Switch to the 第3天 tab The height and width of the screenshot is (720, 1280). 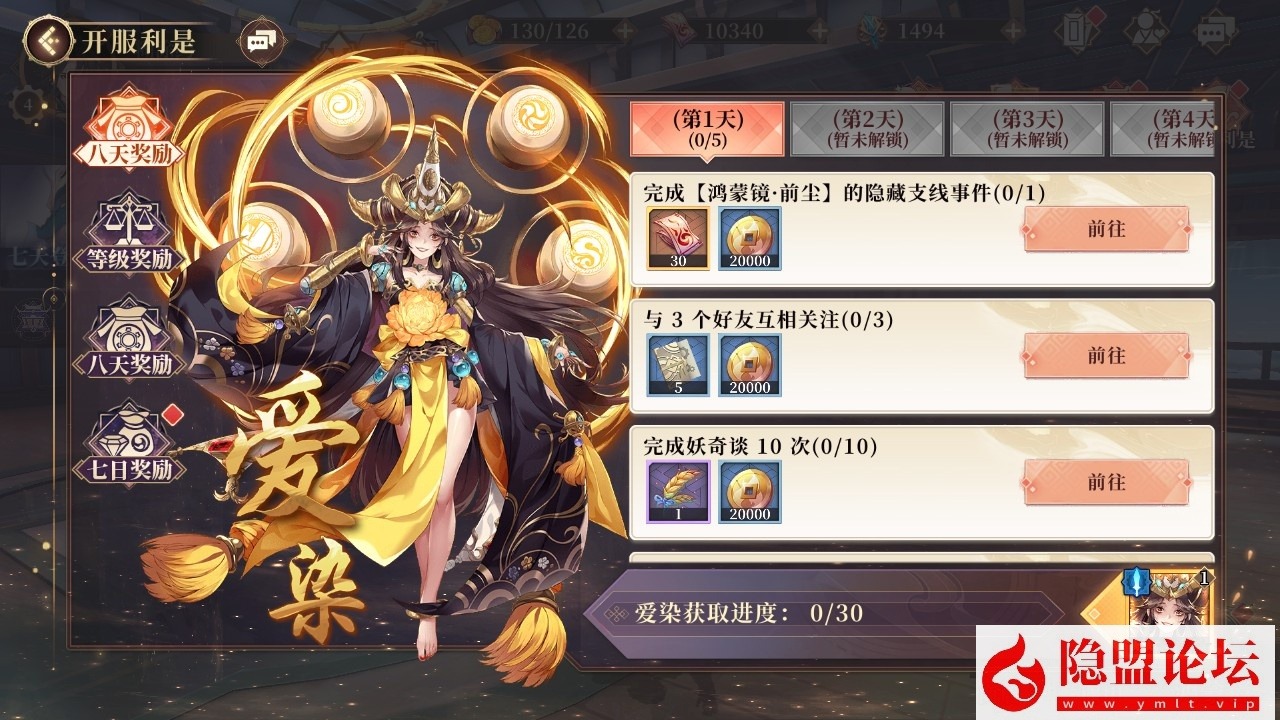click(1027, 128)
